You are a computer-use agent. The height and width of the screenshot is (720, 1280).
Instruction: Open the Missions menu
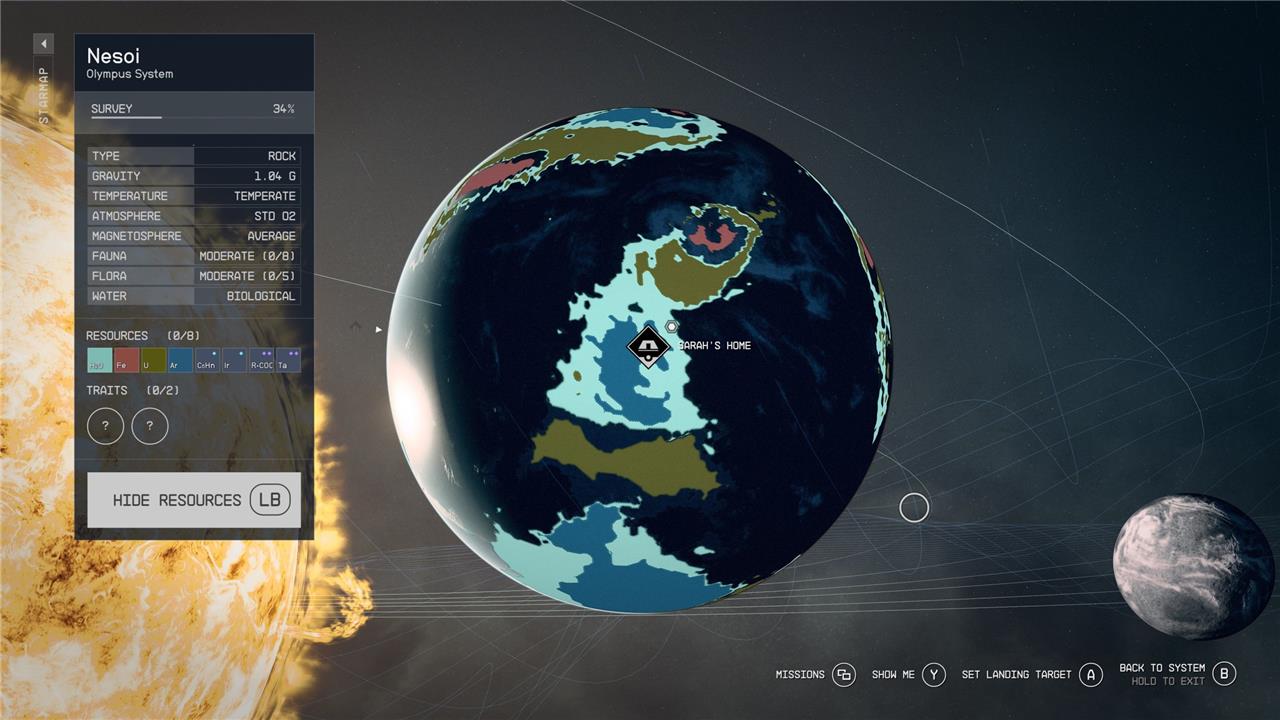tap(843, 675)
